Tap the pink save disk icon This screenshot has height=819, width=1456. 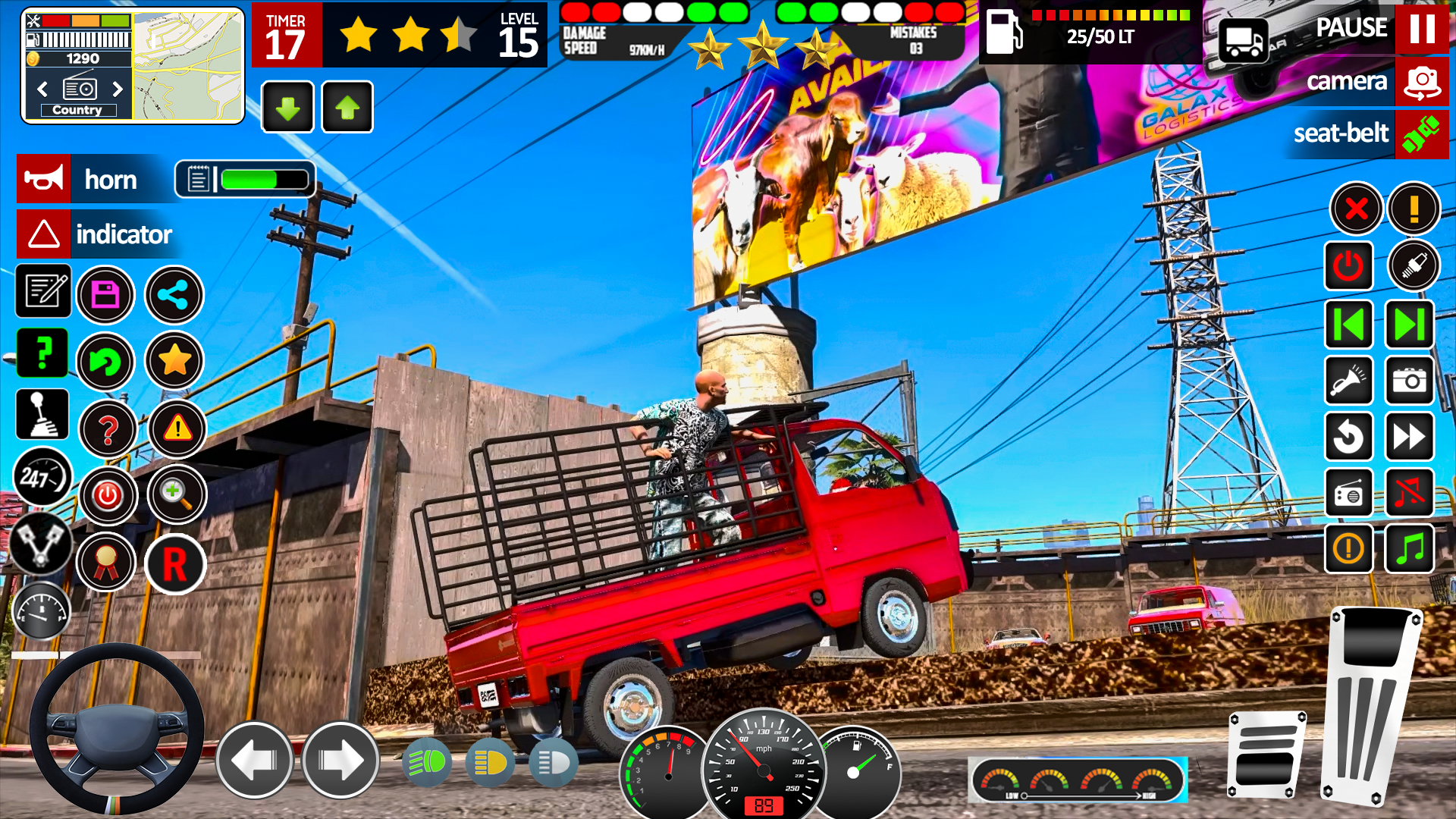pos(105,295)
